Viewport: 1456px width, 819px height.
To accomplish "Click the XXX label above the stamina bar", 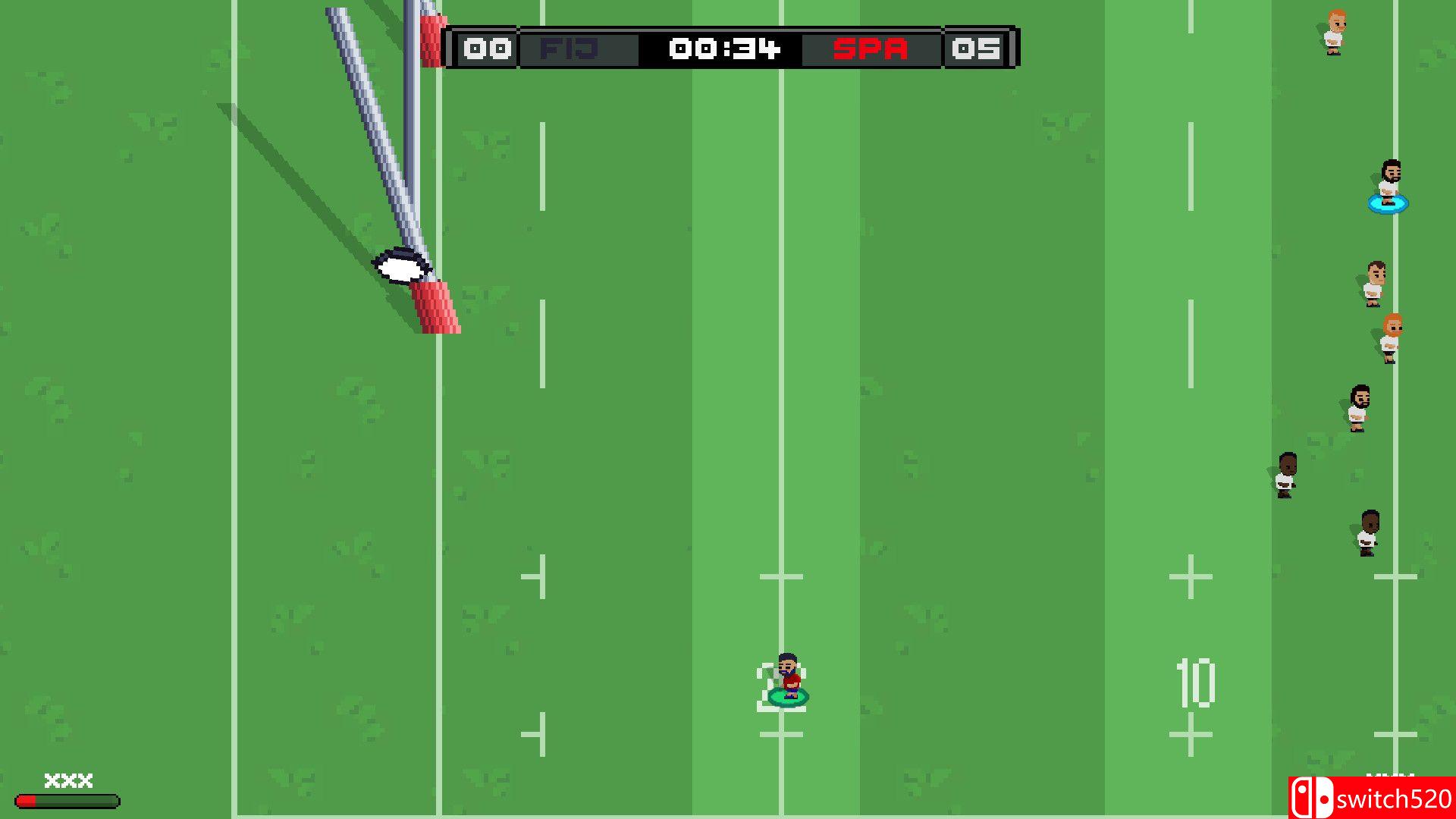I will click(x=67, y=780).
